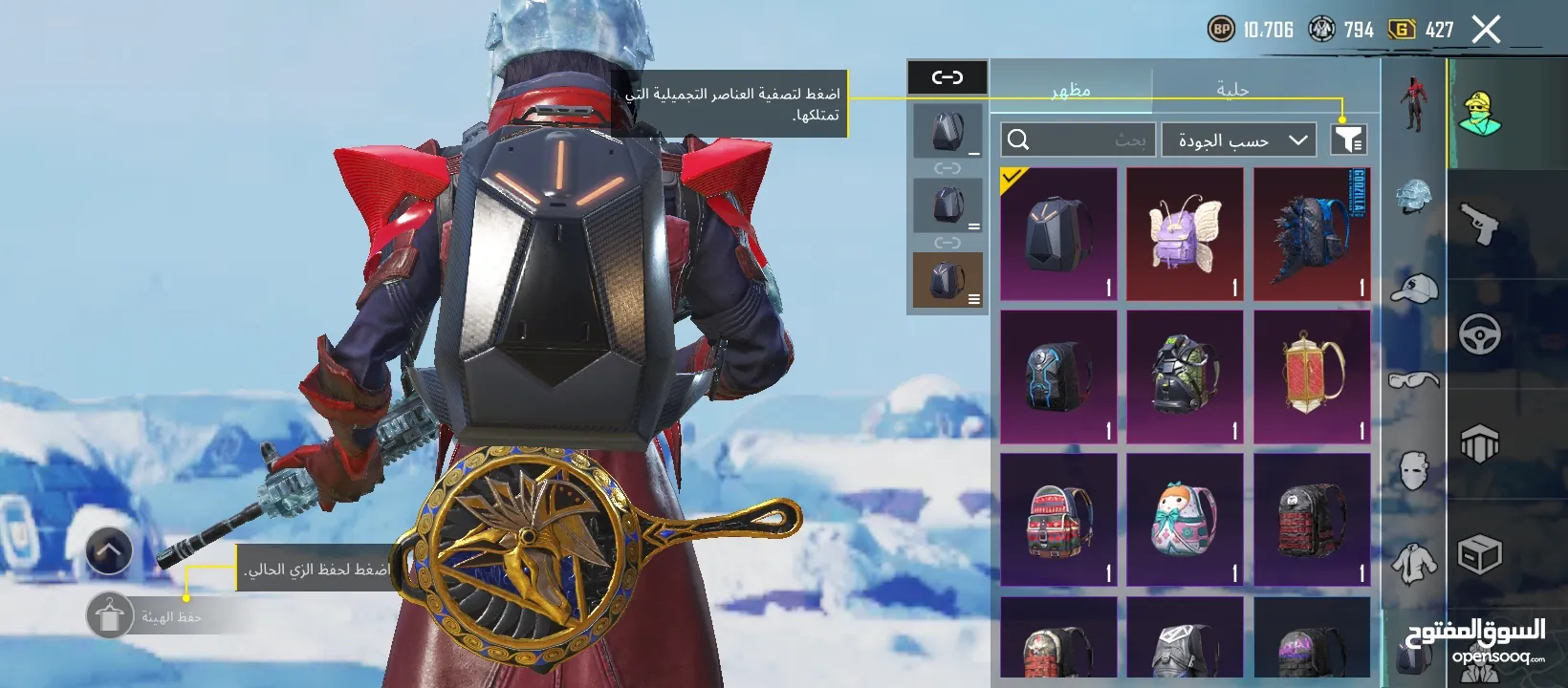Image resolution: width=1568 pixels, height=688 pixels.
Task: Open the pistol weapons category
Action: point(1479,225)
